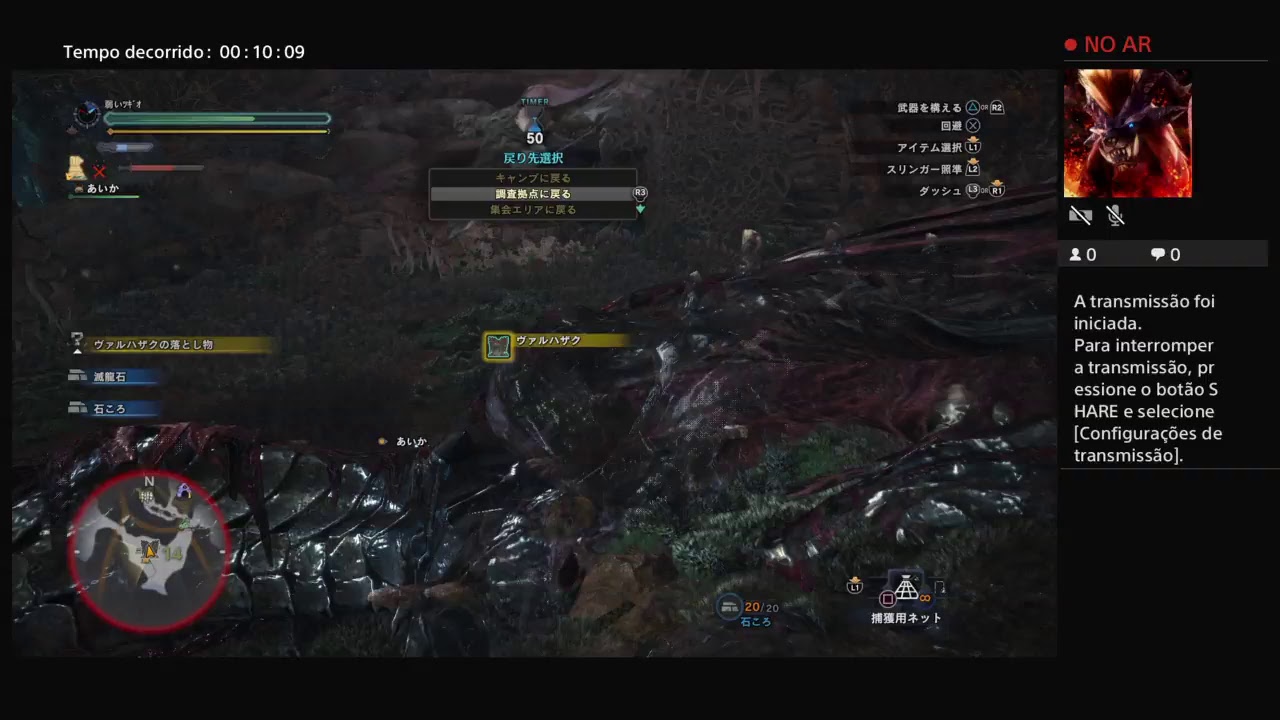Choose キャンプに戻る from the return menu
1280x720 pixels.
pyautogui.click(x=533, y=176)
